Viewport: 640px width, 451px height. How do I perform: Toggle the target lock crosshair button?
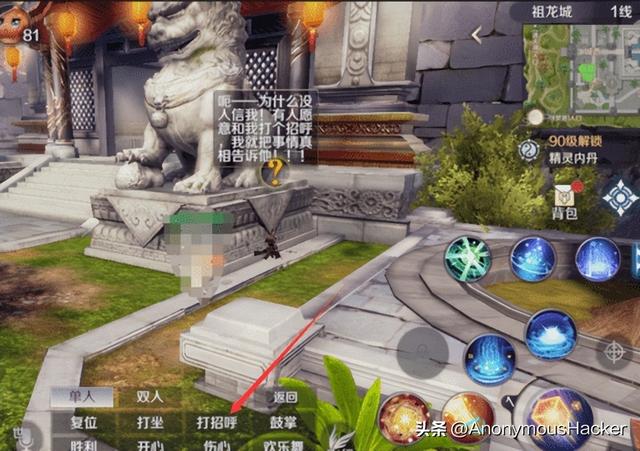click(x=612, y=353)
